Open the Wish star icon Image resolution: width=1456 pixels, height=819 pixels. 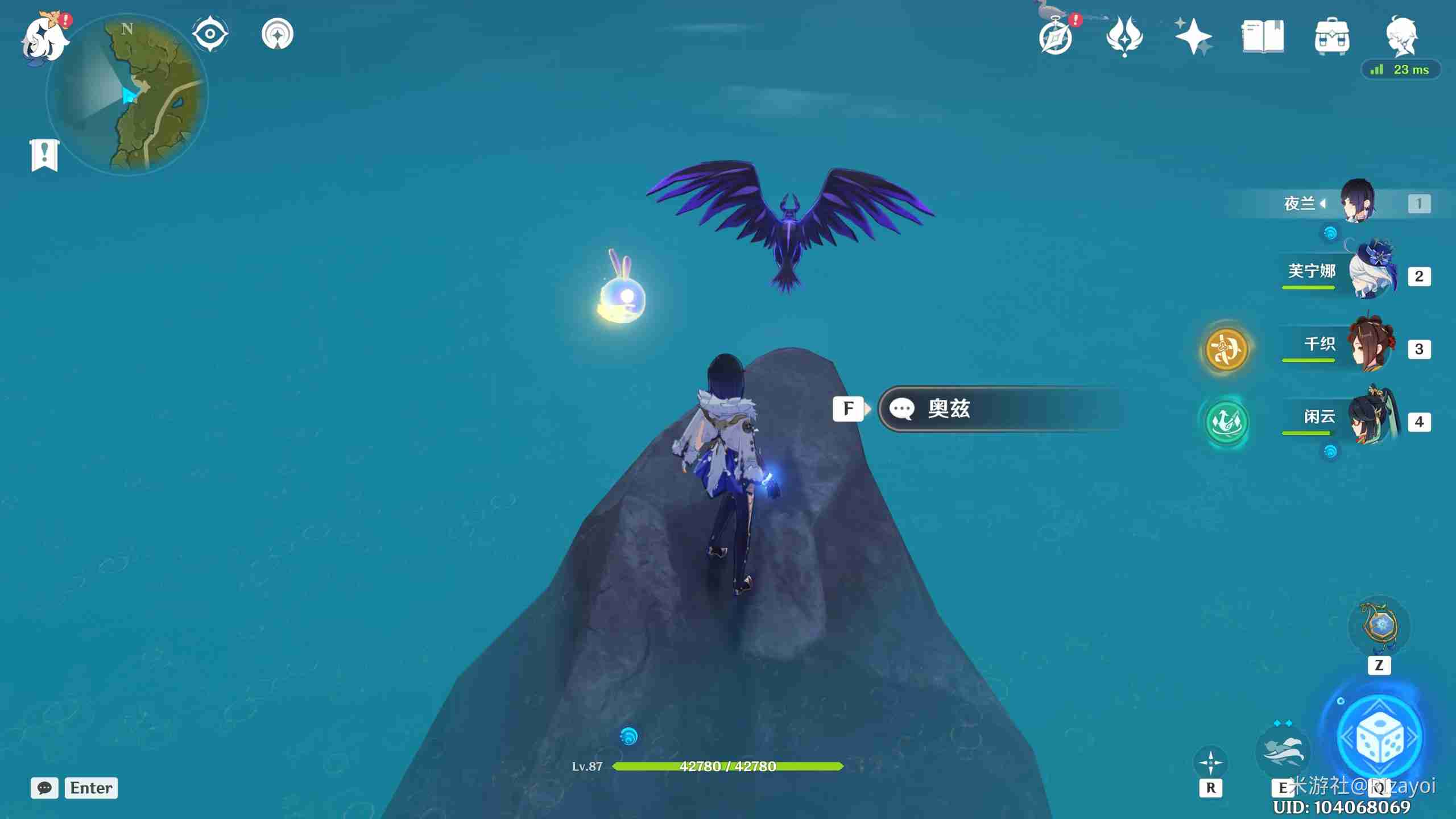(1193, 36)
